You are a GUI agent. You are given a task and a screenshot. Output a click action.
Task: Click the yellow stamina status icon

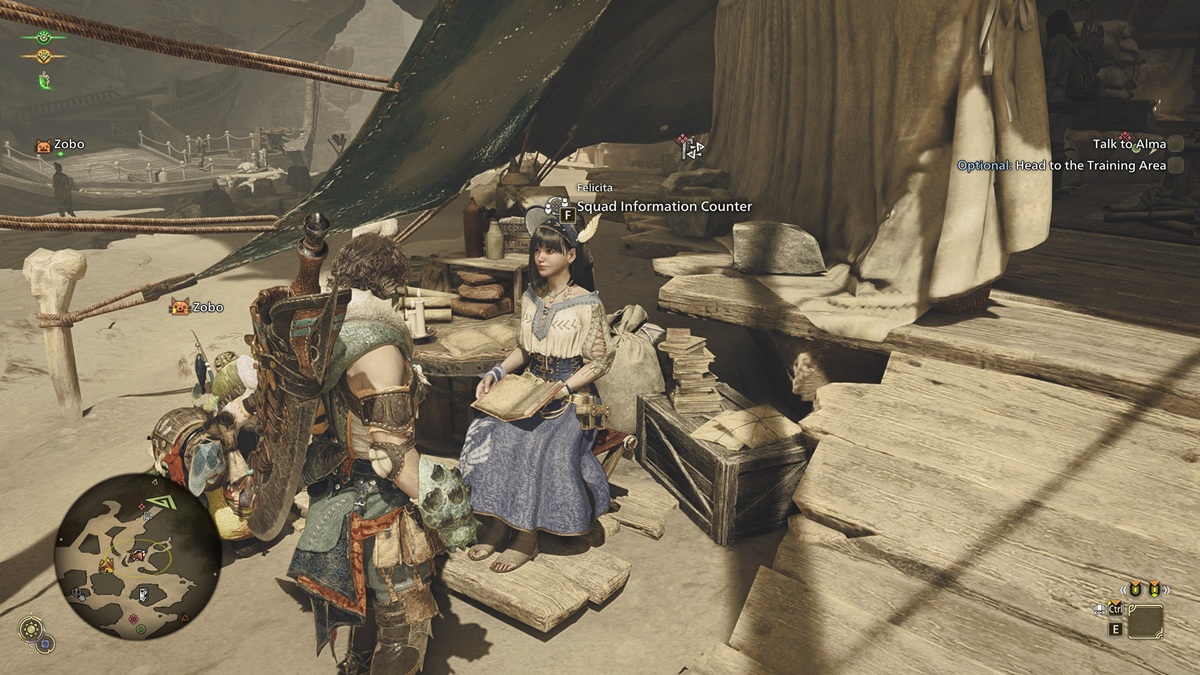[44, 56]
